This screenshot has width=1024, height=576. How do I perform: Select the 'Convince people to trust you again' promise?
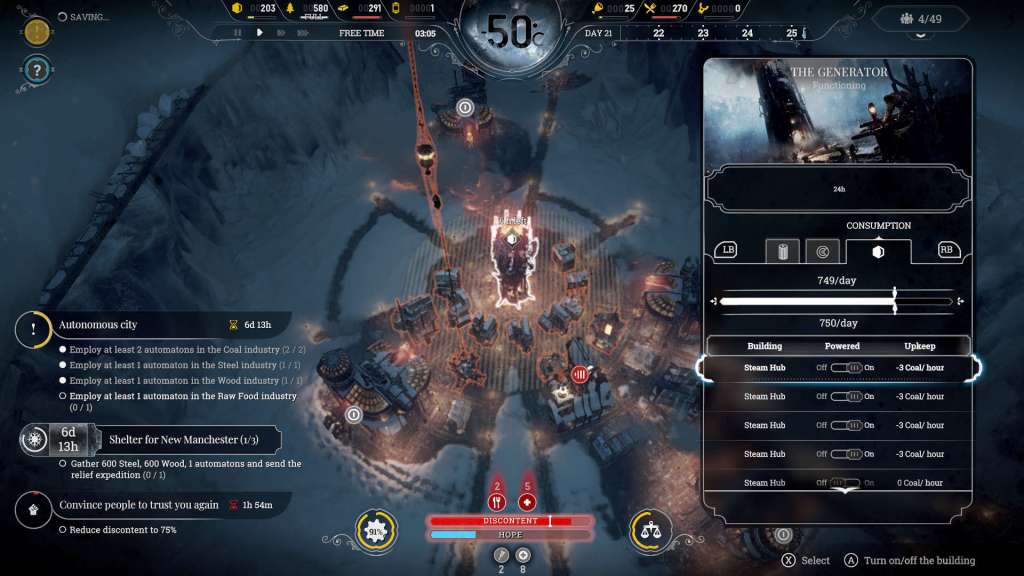click(138, 505)
